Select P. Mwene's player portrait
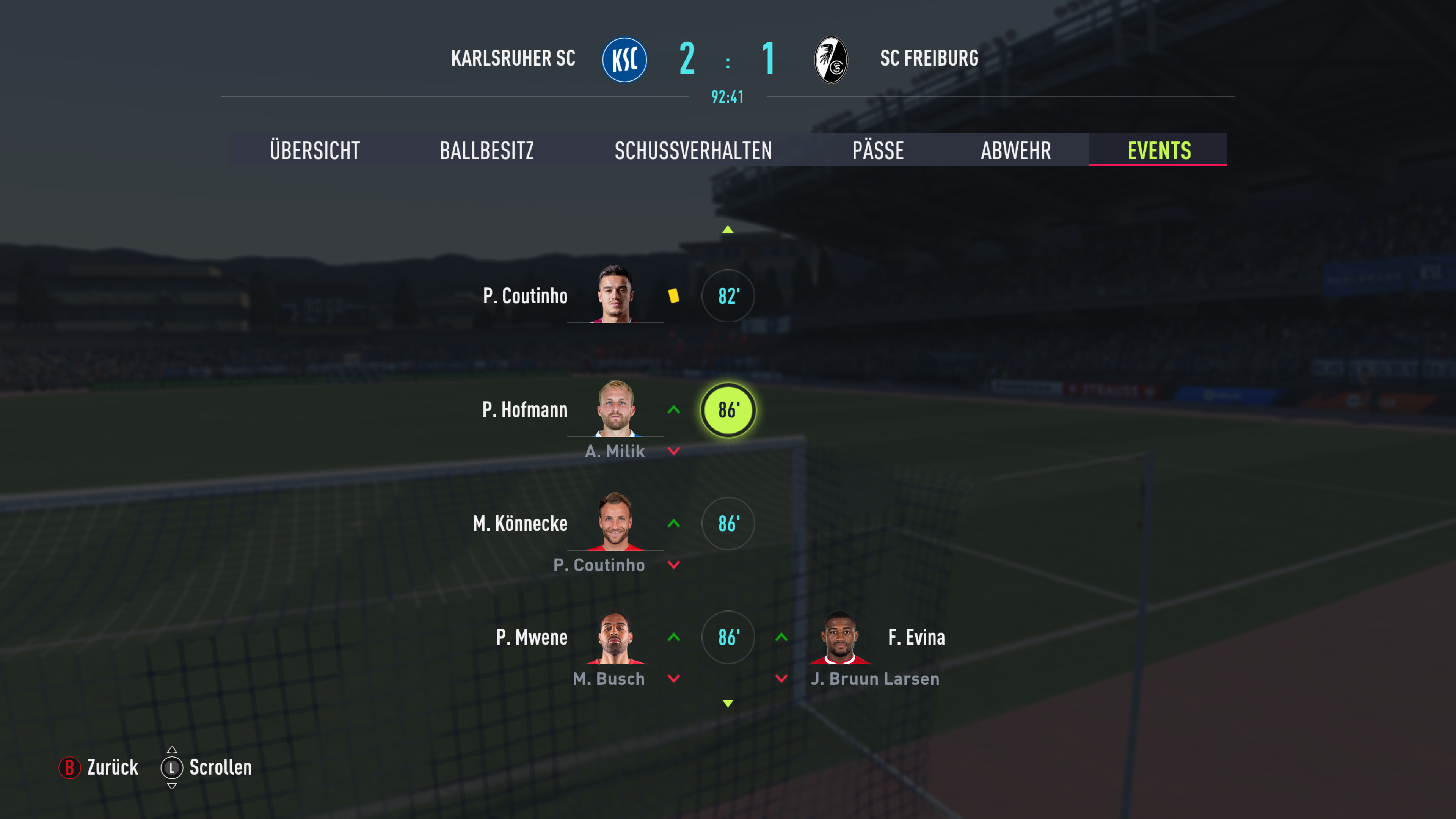1456x819 pixels. pyautogui.click(x=615, y=636)
